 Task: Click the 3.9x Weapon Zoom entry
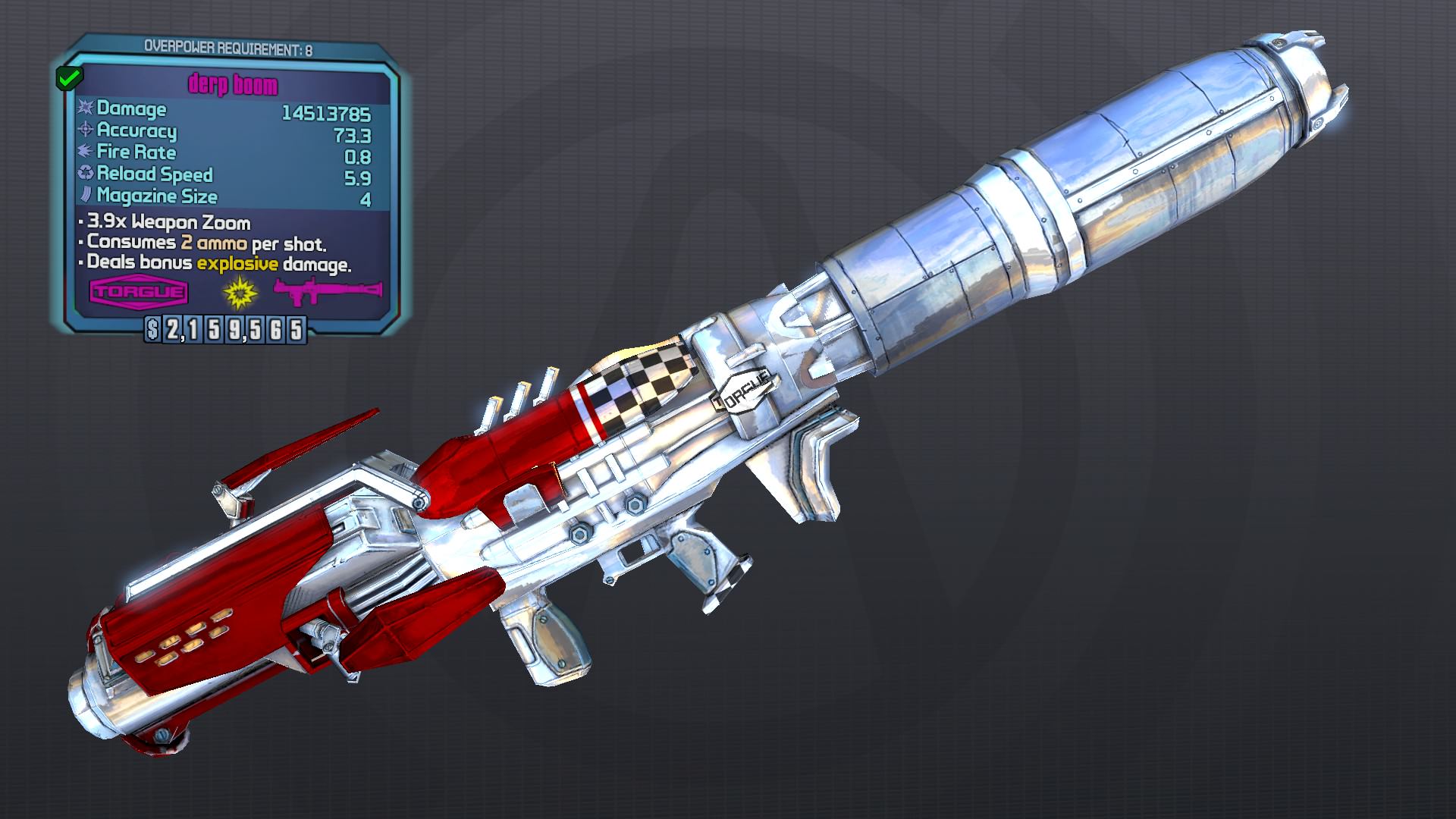(168, 223)
